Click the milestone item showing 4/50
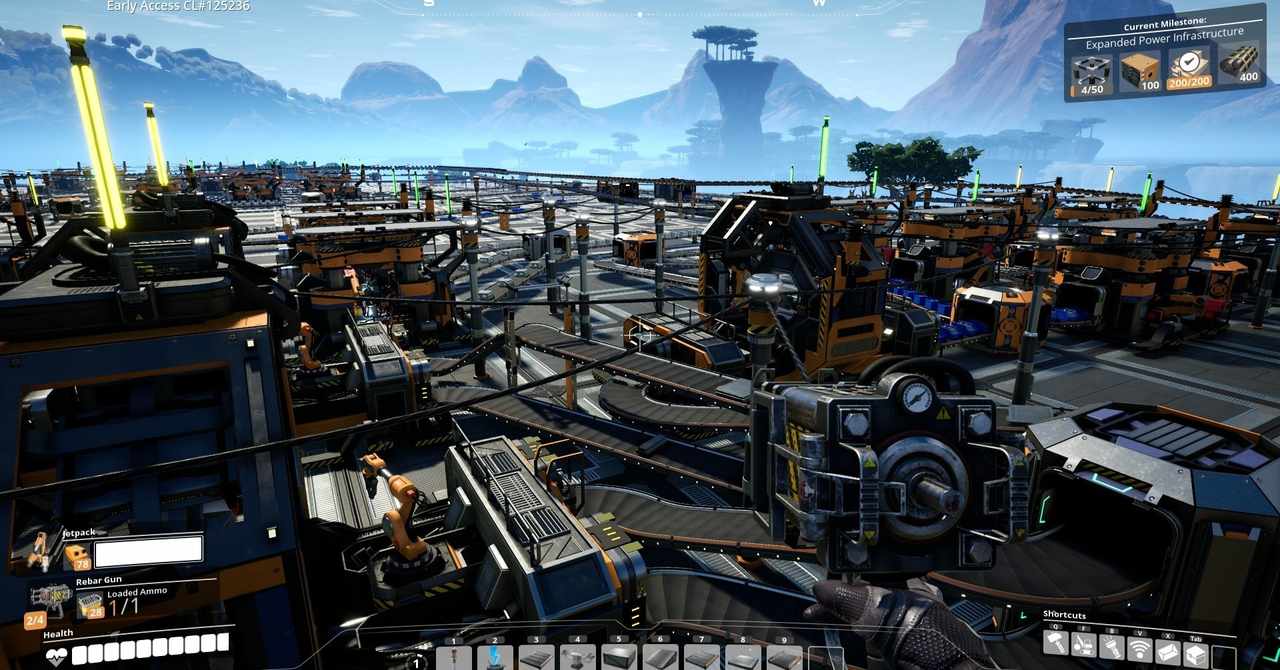Image resolution: width=1280 pixels, height=670 pixels. [x=1090, y=75]
